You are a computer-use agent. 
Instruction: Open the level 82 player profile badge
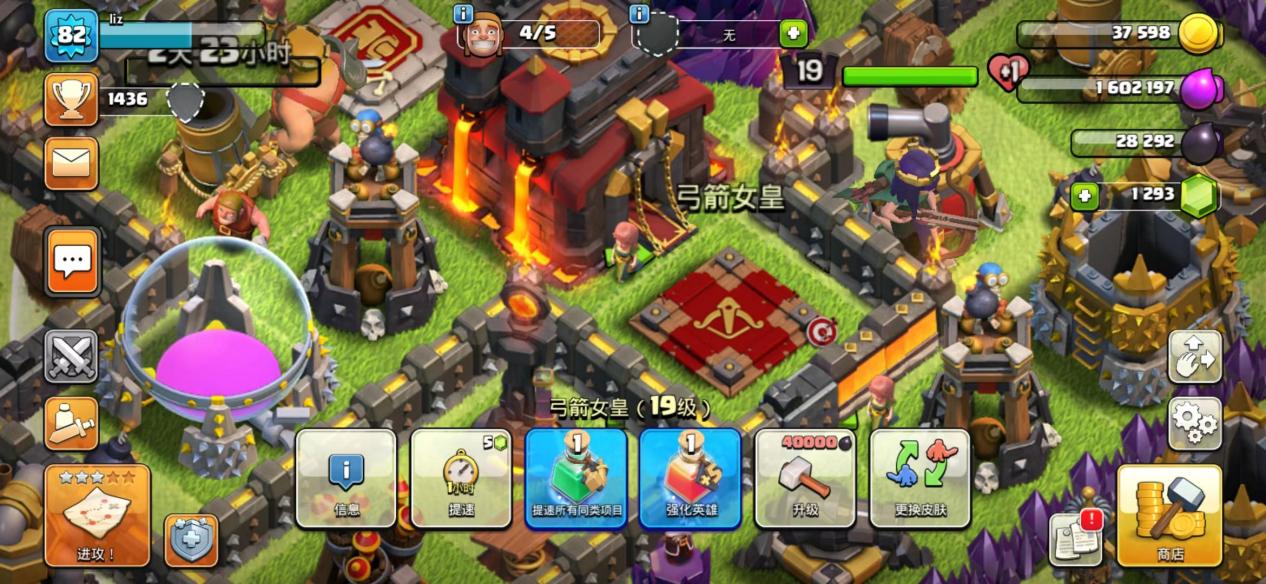72,35
